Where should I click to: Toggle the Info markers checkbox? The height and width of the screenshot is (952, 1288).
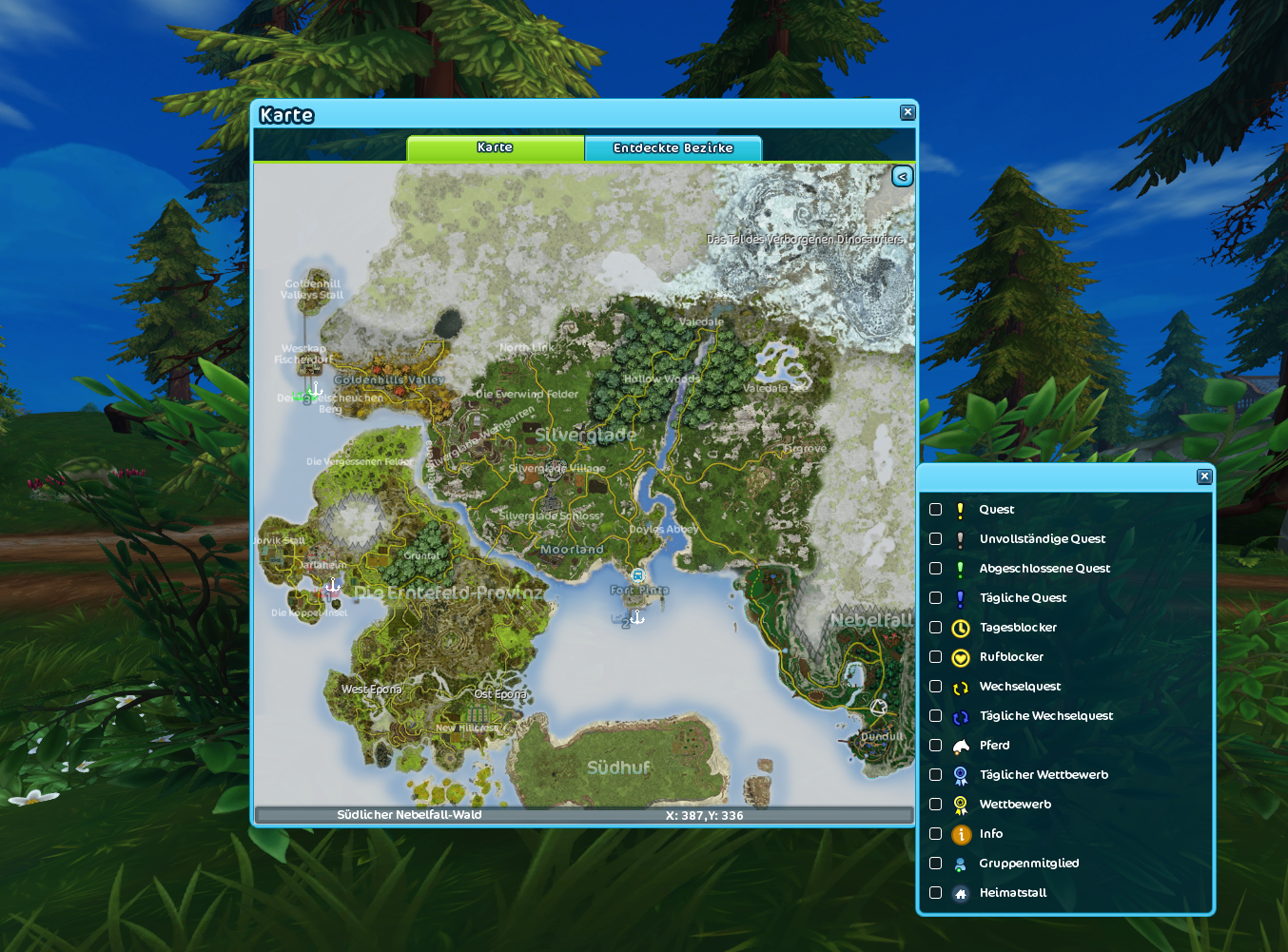[936, 834]
